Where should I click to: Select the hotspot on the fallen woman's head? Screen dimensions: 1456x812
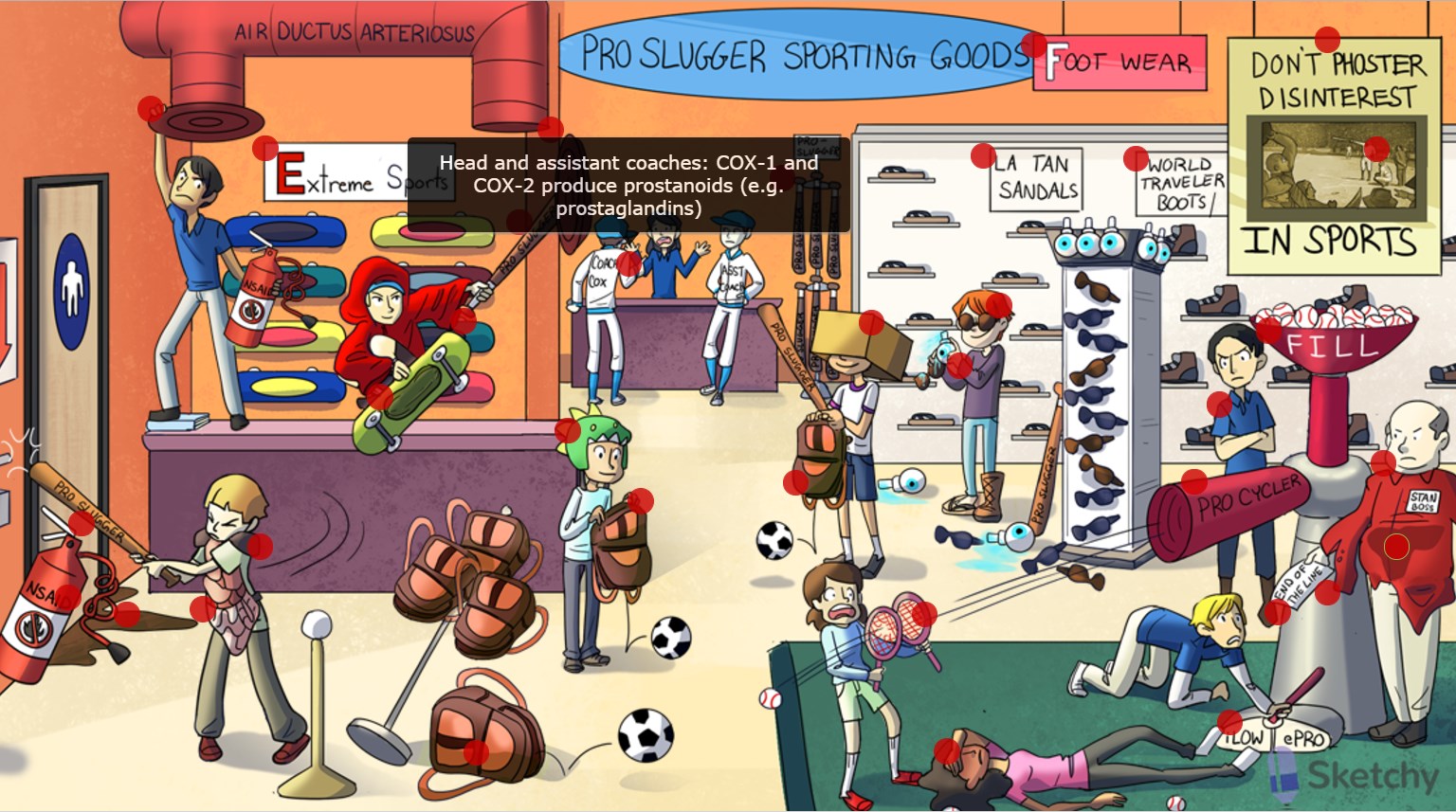tap(947, 751)
